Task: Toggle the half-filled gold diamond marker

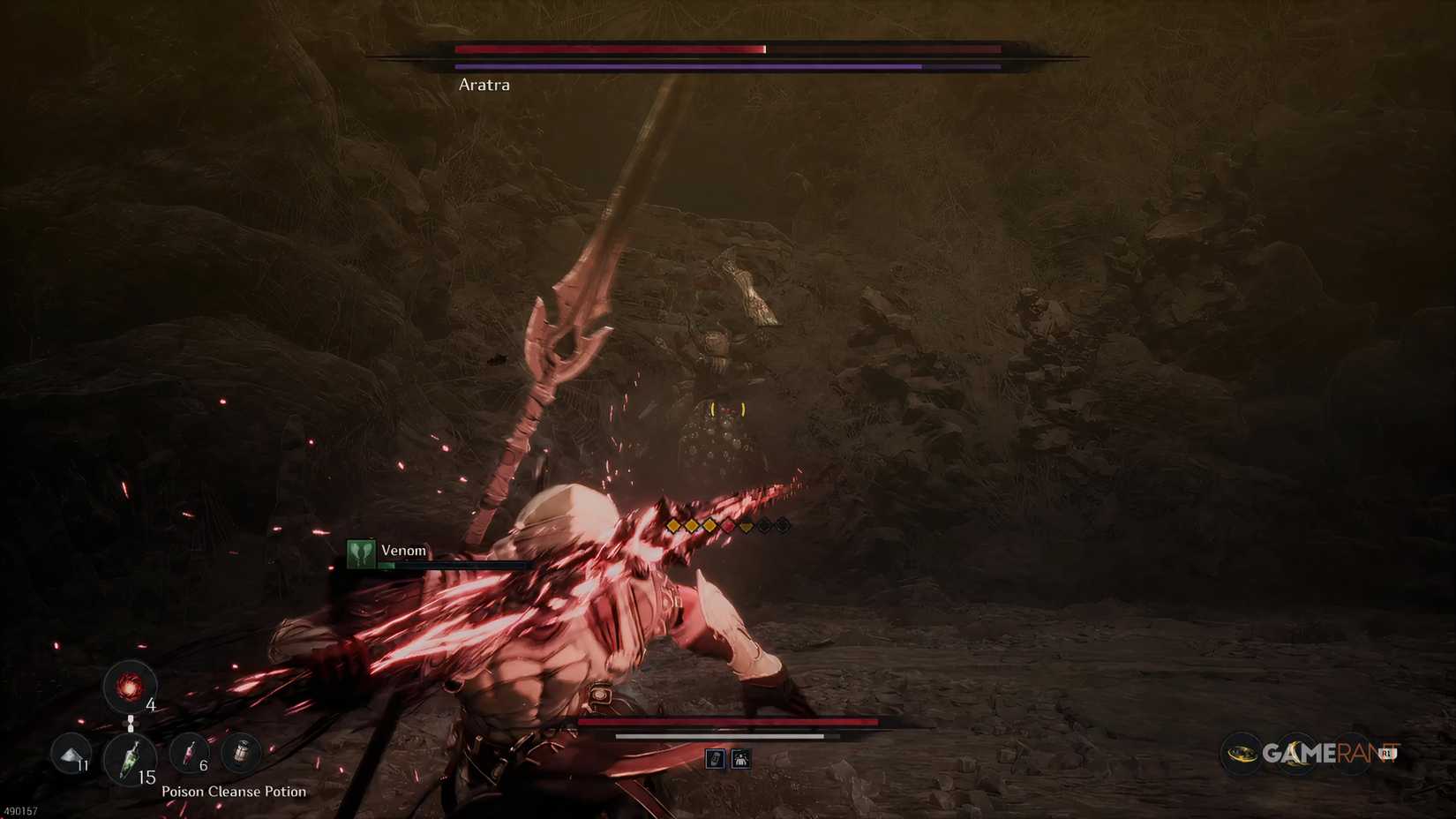Action: click(x=746, y=525)
